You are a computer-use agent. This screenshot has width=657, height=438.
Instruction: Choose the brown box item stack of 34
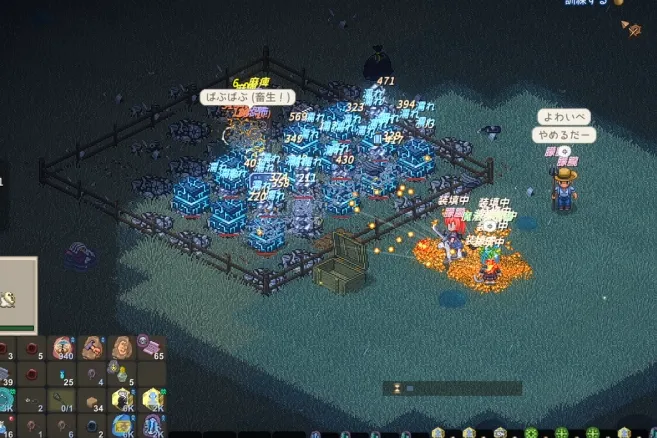point(93,400)
